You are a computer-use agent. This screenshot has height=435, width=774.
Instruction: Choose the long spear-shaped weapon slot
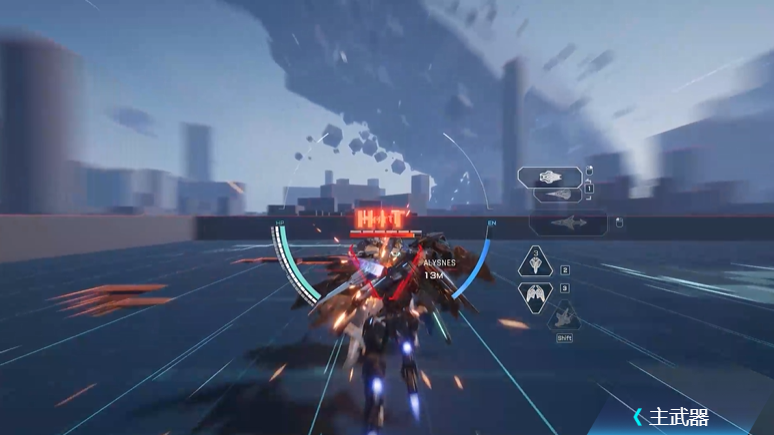[568, 223]
